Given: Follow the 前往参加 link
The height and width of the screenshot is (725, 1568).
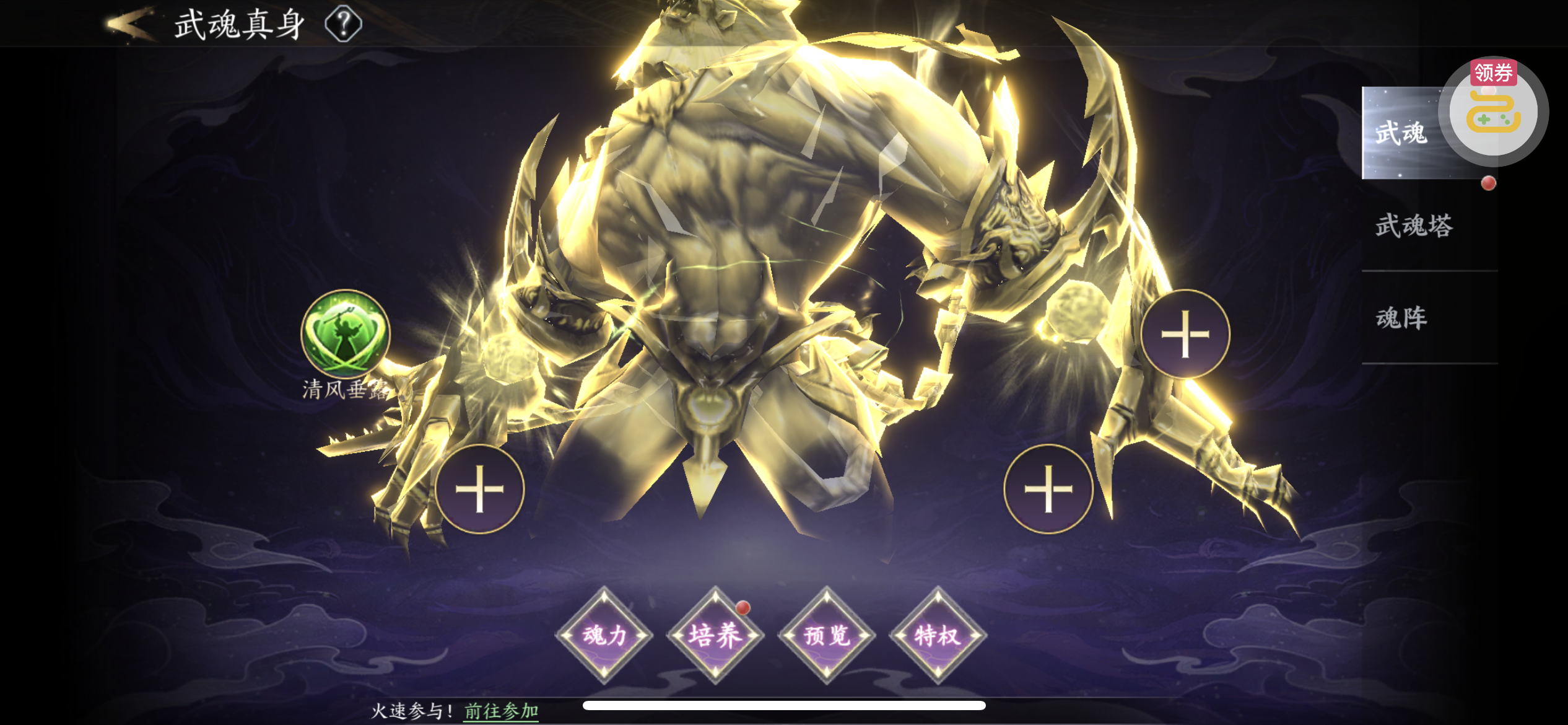Looking at the screenshot, I should tap(501, 711).
